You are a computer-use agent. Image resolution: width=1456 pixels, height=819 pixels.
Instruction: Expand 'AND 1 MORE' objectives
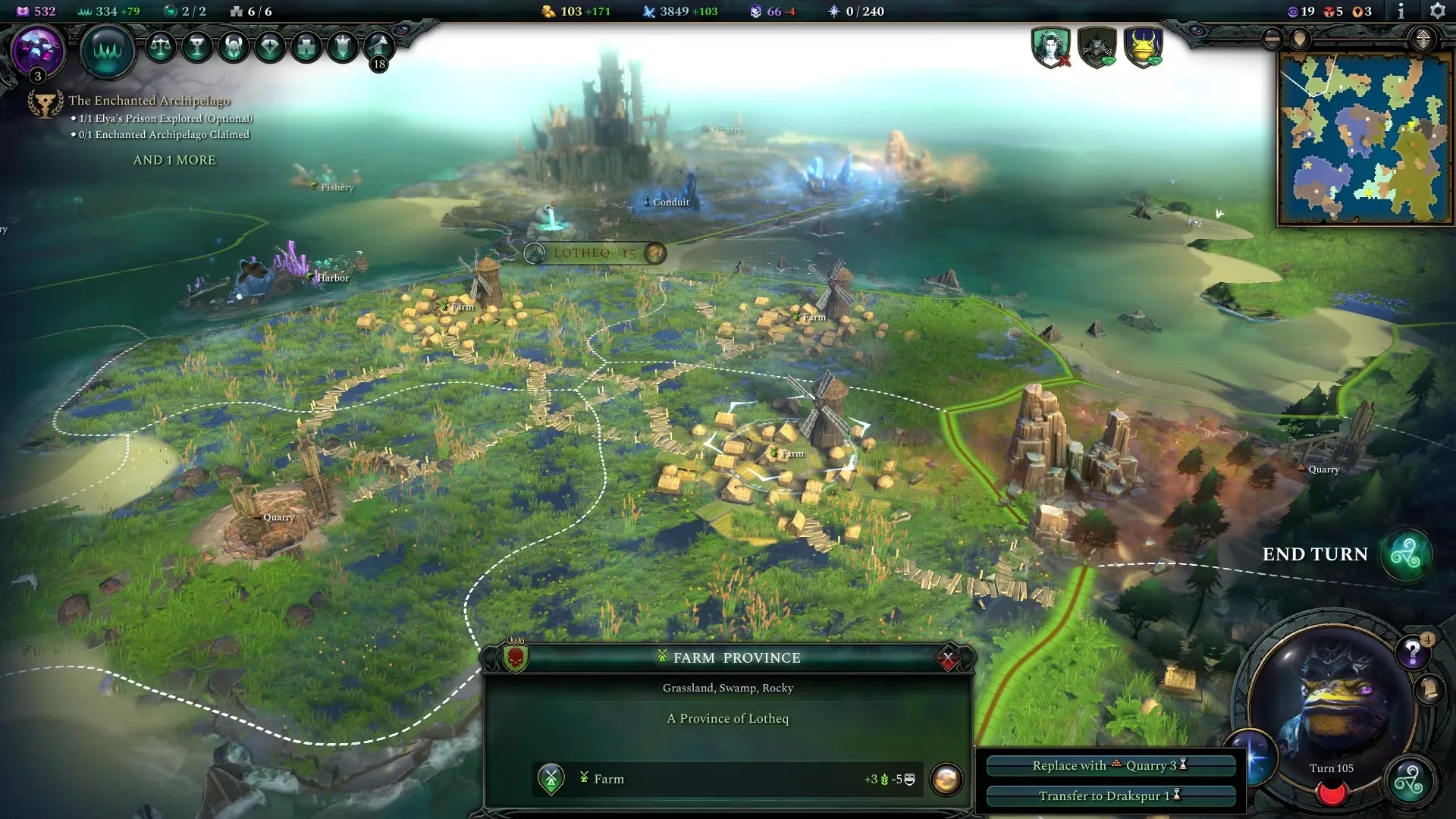pyautogui.click(x=174, y=160)
